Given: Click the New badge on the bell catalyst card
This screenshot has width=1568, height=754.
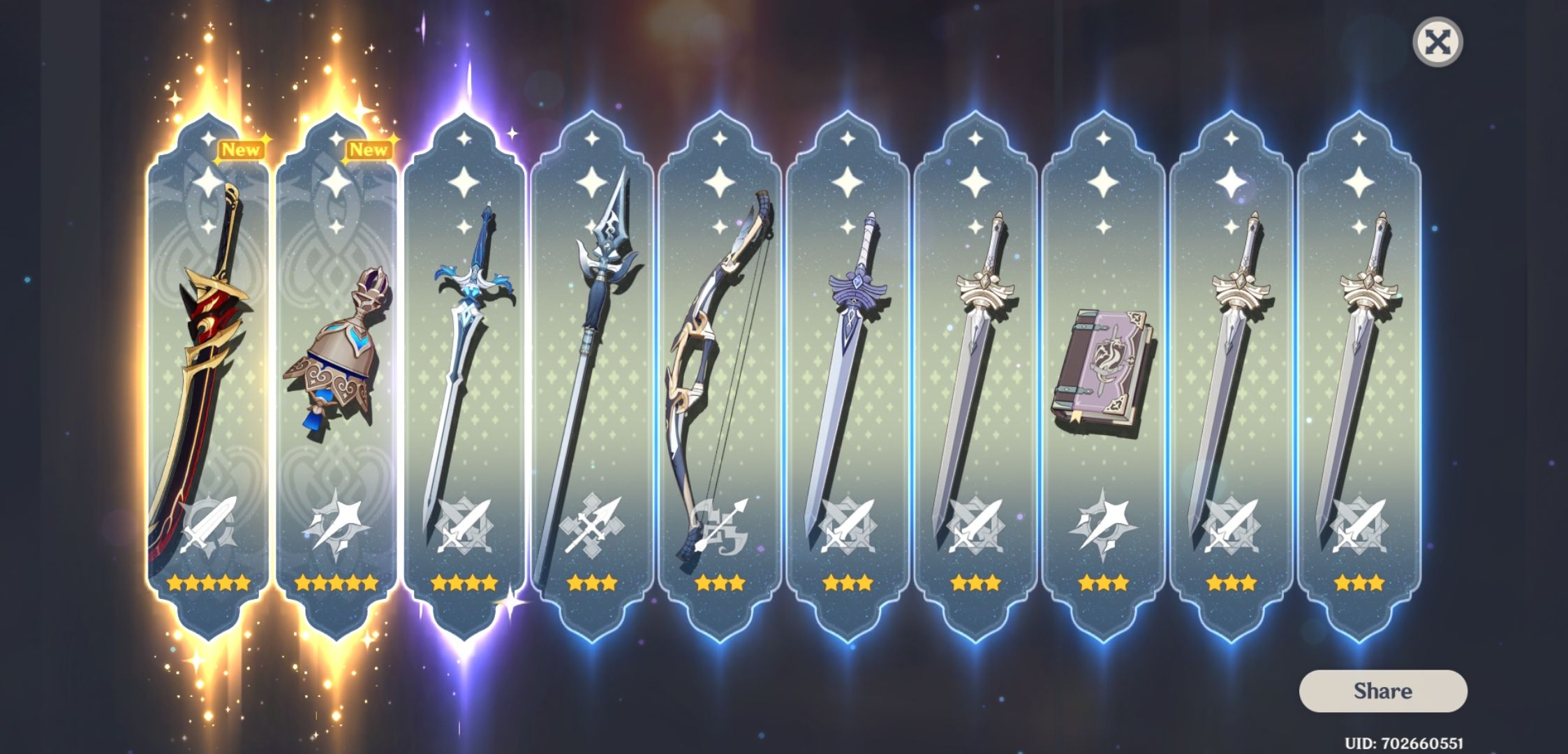Looking at the screenshot, I should [x=368, y=148].
